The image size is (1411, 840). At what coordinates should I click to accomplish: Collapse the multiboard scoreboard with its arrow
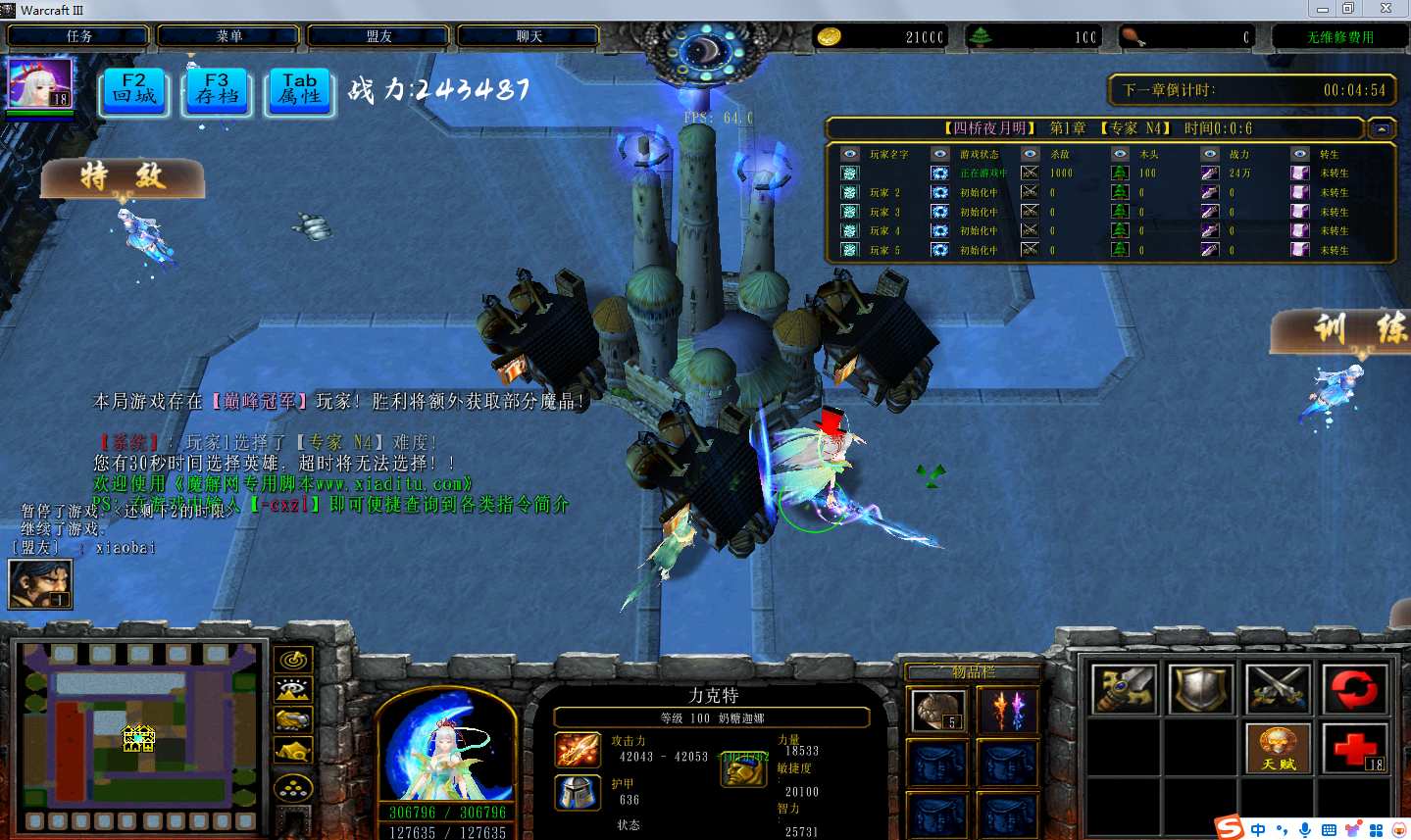(x=1381, y=128)
